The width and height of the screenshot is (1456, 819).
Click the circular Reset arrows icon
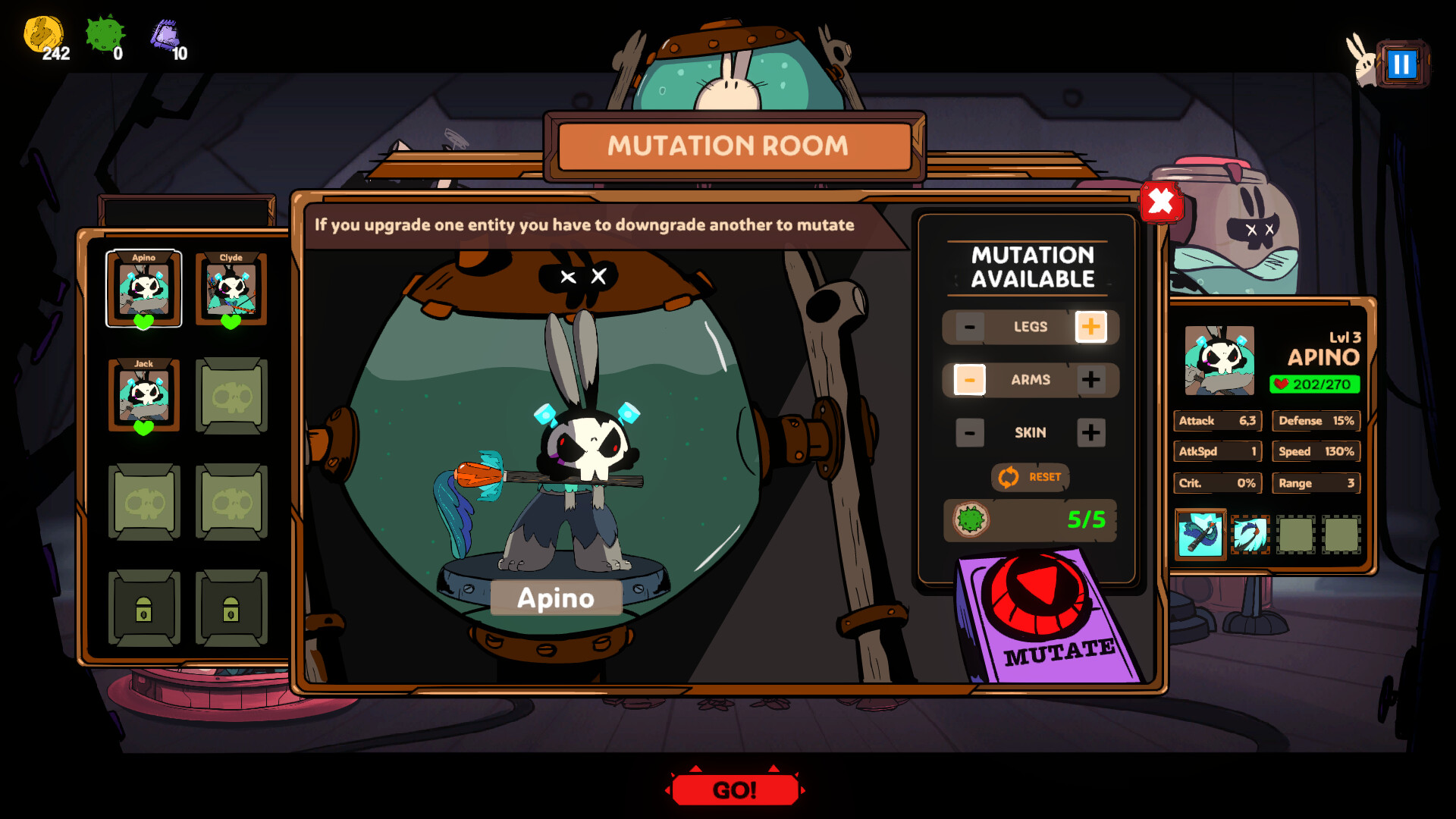1008,478
